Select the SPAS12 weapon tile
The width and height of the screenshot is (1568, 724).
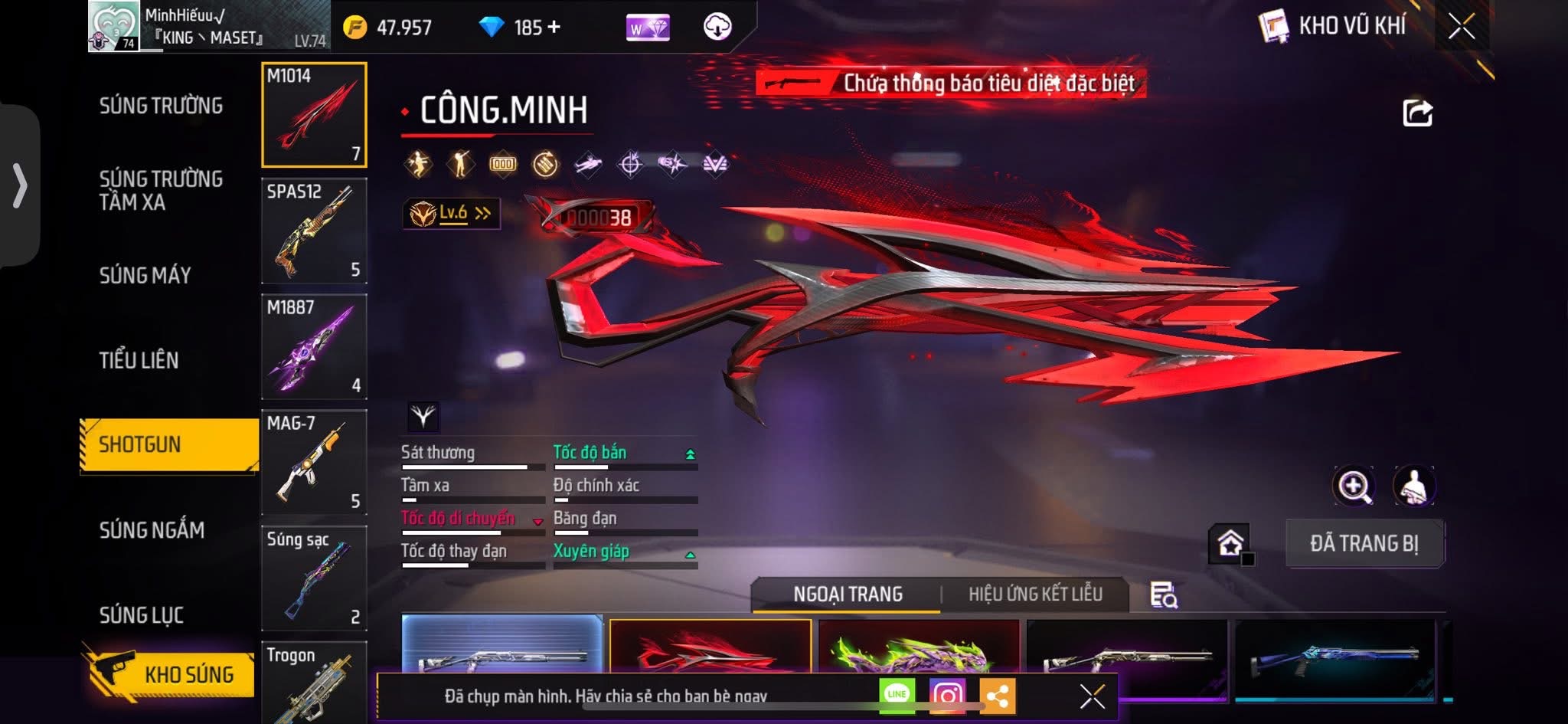[314, 231]
